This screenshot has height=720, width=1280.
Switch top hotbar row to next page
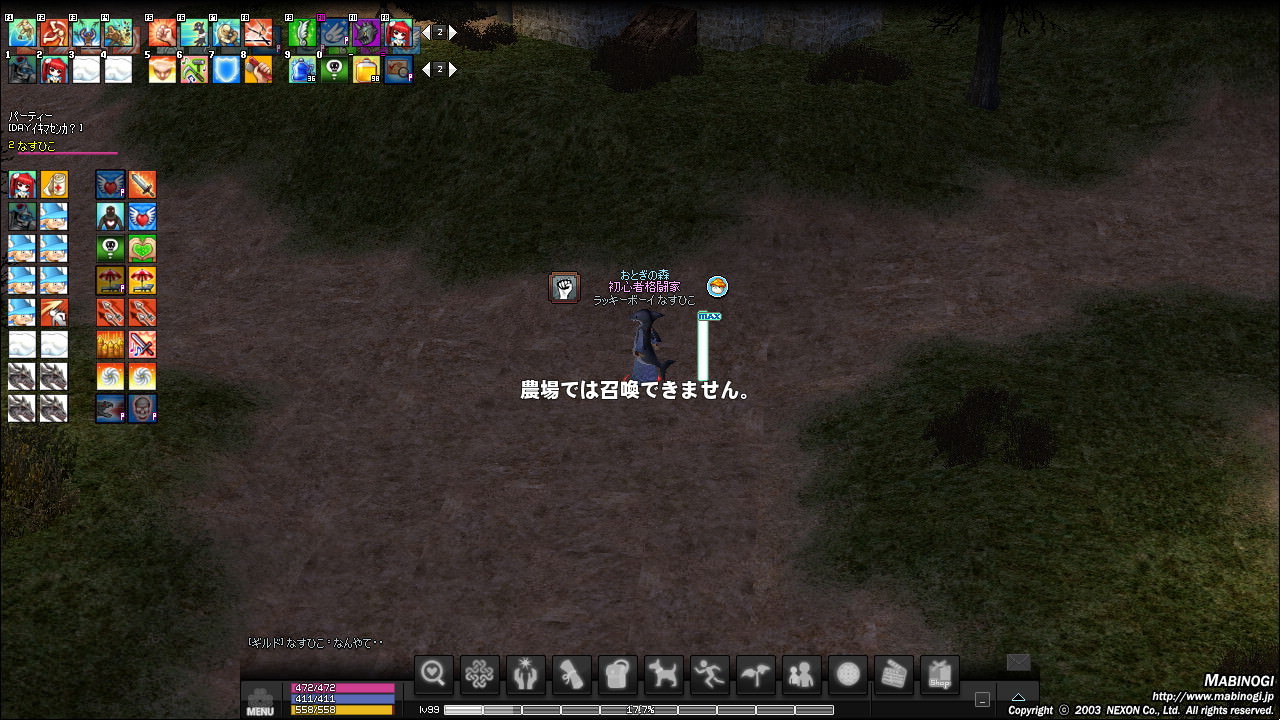click(x=453, y=33)
